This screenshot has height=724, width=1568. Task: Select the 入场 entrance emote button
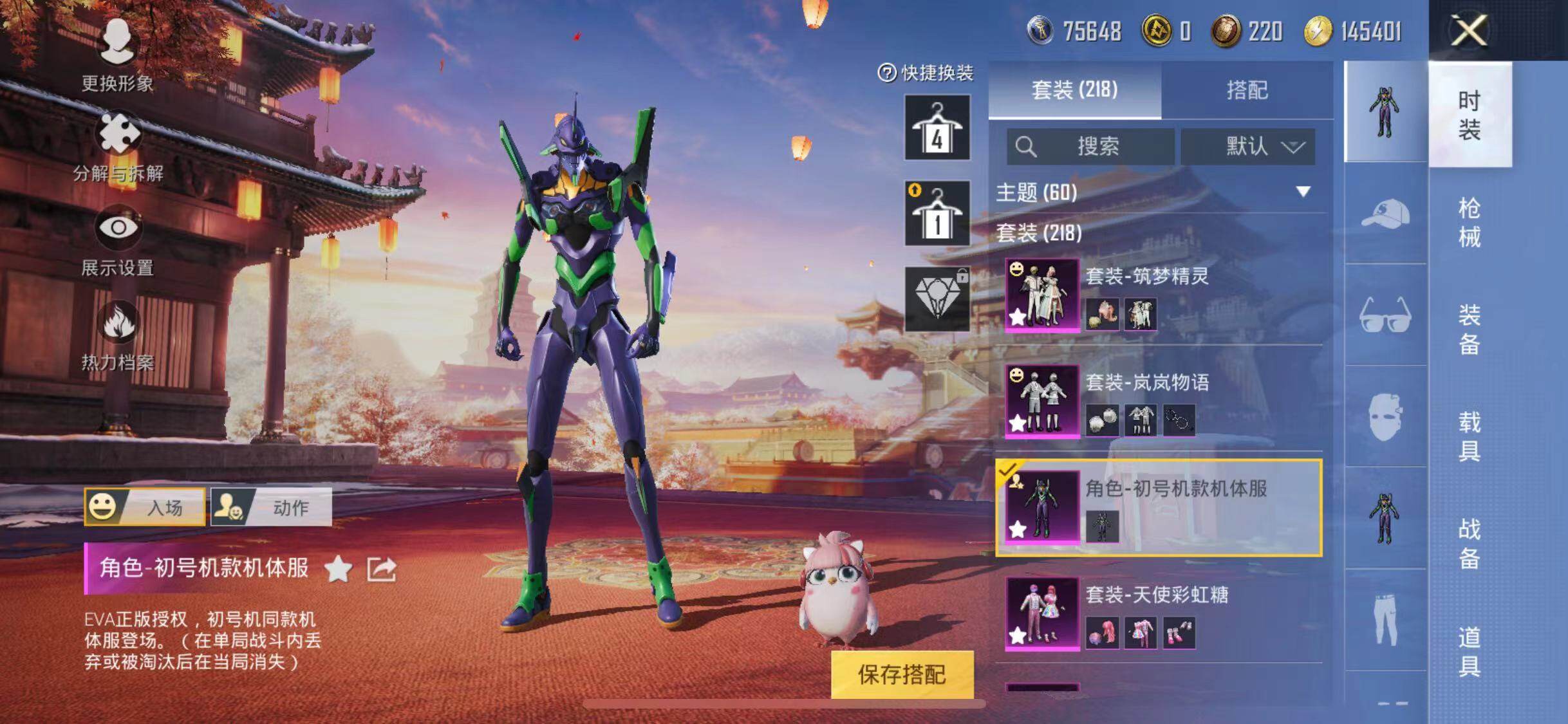pyautogui.click(x=145, y=507)
